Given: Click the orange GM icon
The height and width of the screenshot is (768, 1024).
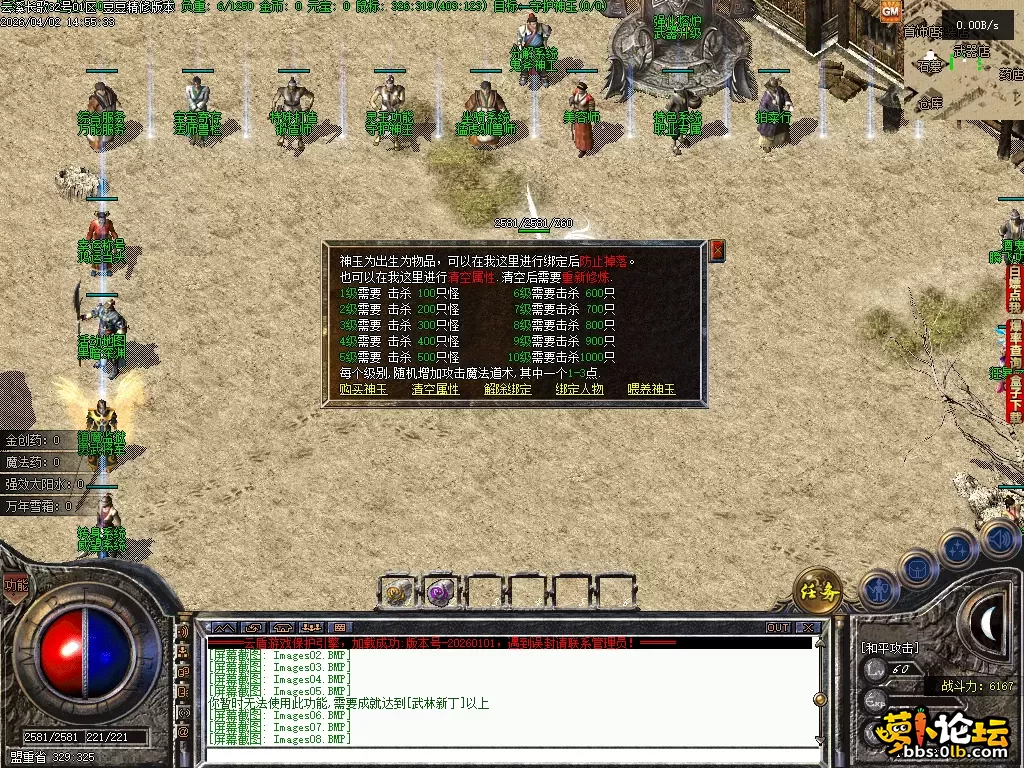Looking at the screenshot, I should [x=891, y=11].
